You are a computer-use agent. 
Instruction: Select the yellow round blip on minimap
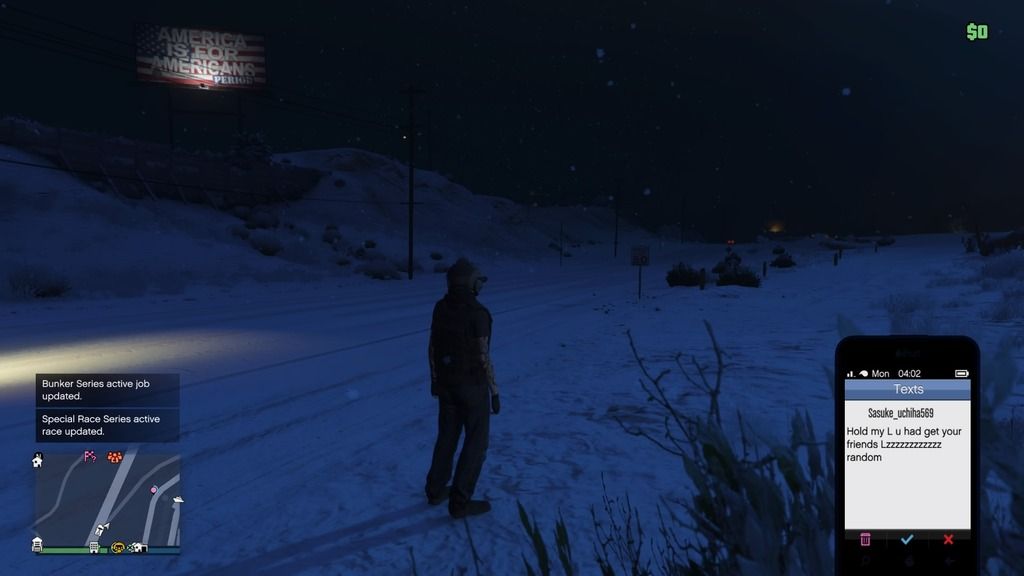[118, 547]
